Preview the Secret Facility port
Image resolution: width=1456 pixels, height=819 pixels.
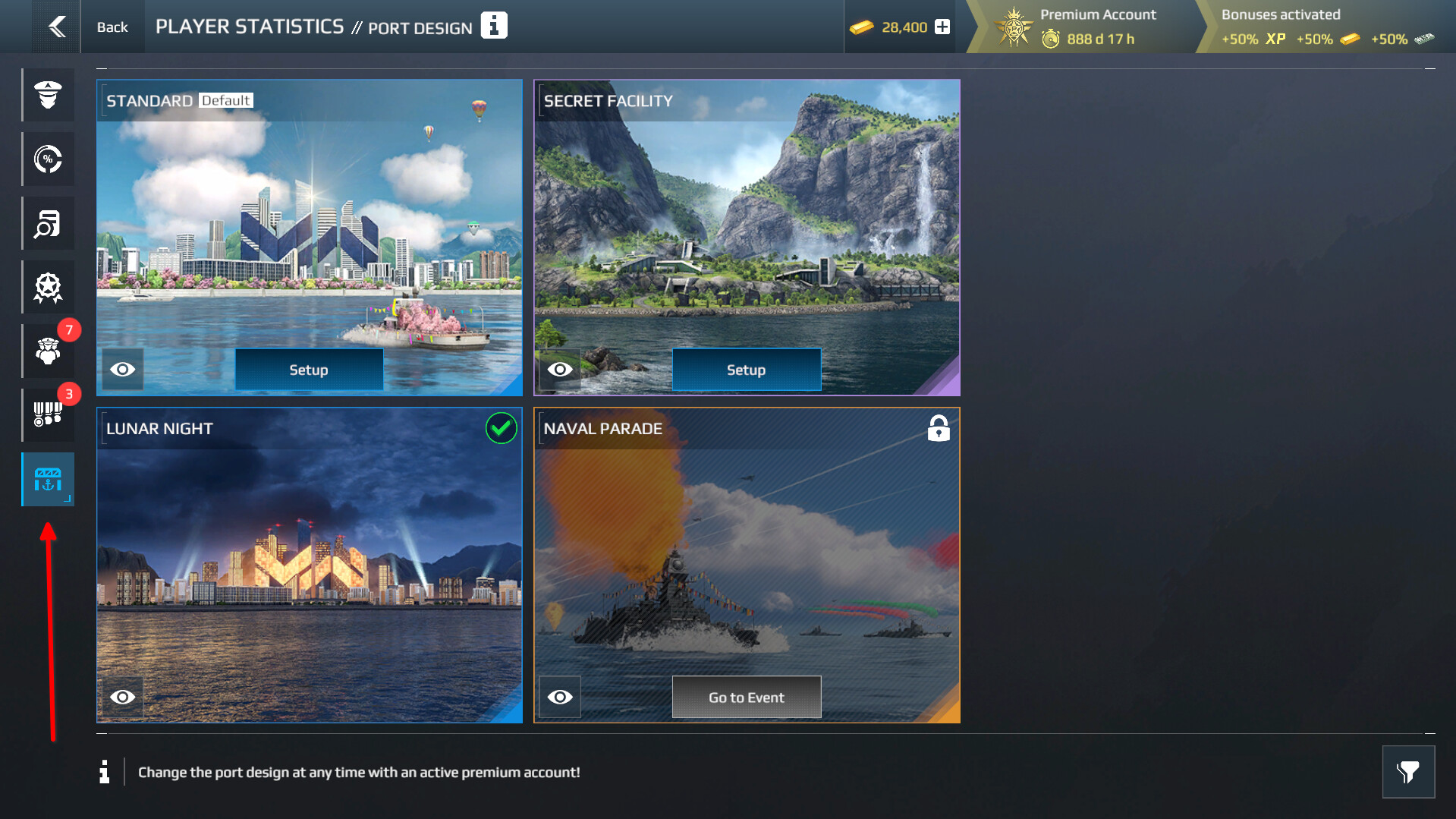pos(560,370)
